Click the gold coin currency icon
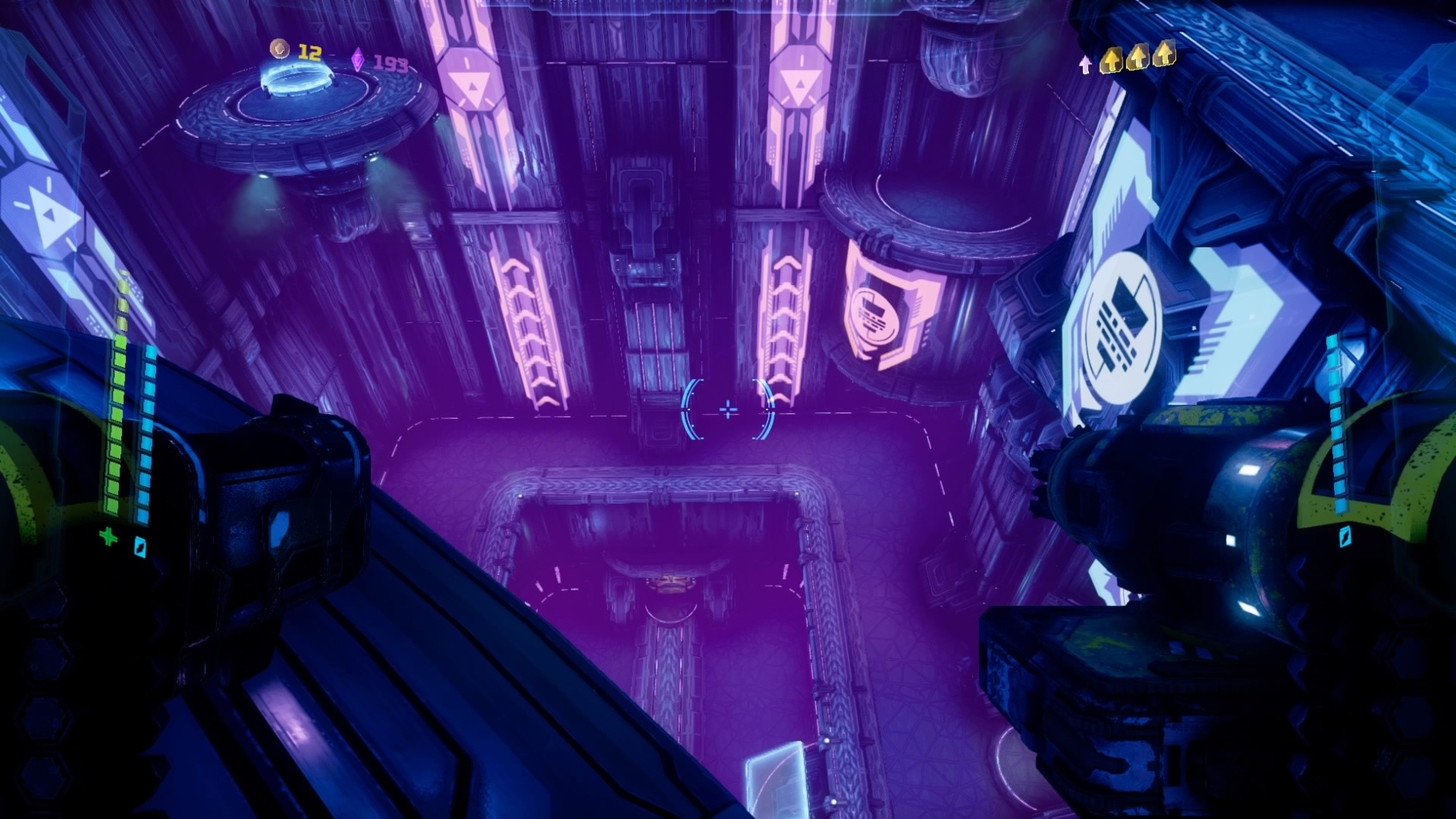This screenshot has height=819, width=1456. pyautogui.click(x=279, y=49)
